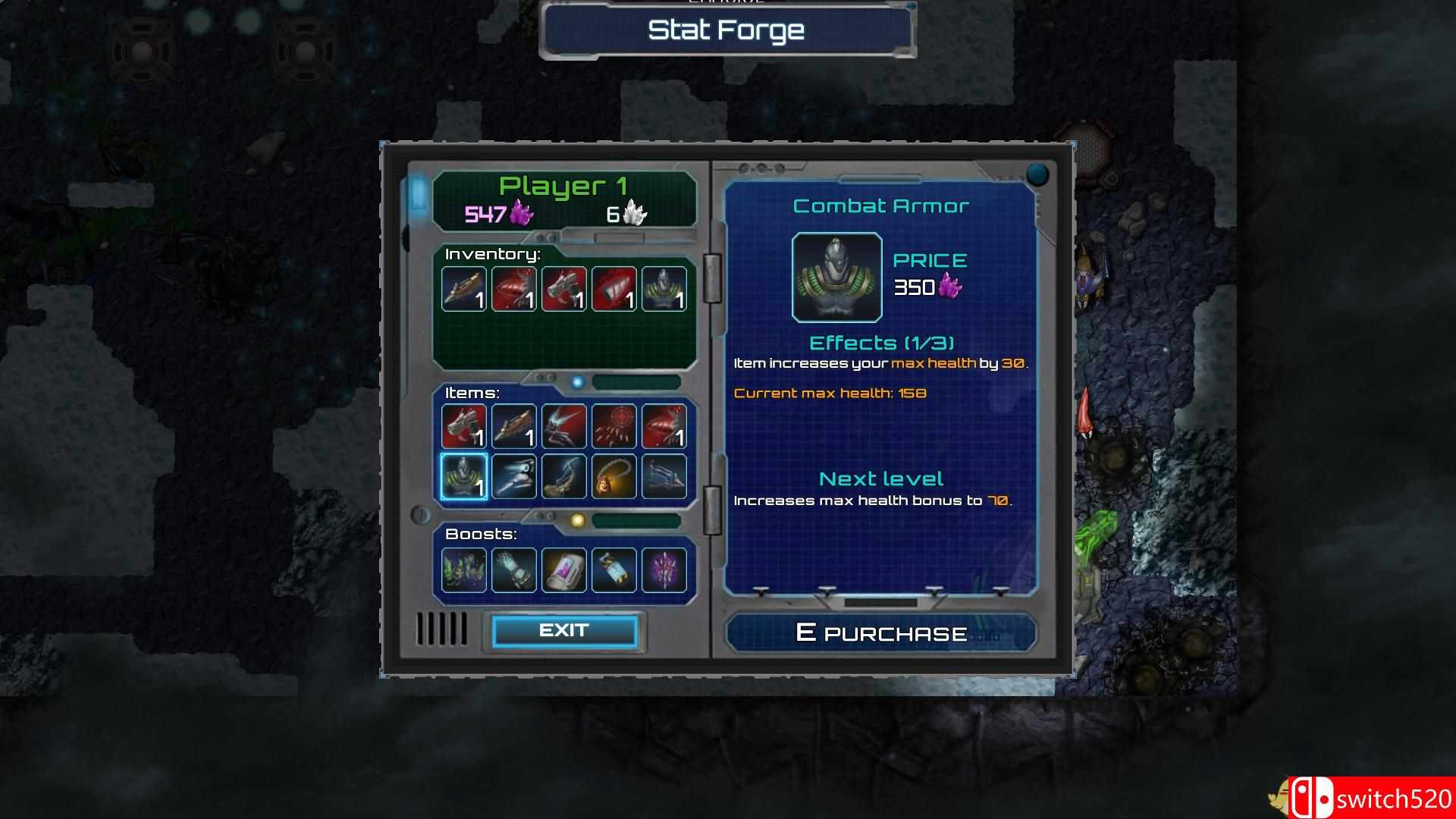Select the glowing lantern whip item in Items
Image resolution: width=1456 pixels, height=819 pixels.
614,478
